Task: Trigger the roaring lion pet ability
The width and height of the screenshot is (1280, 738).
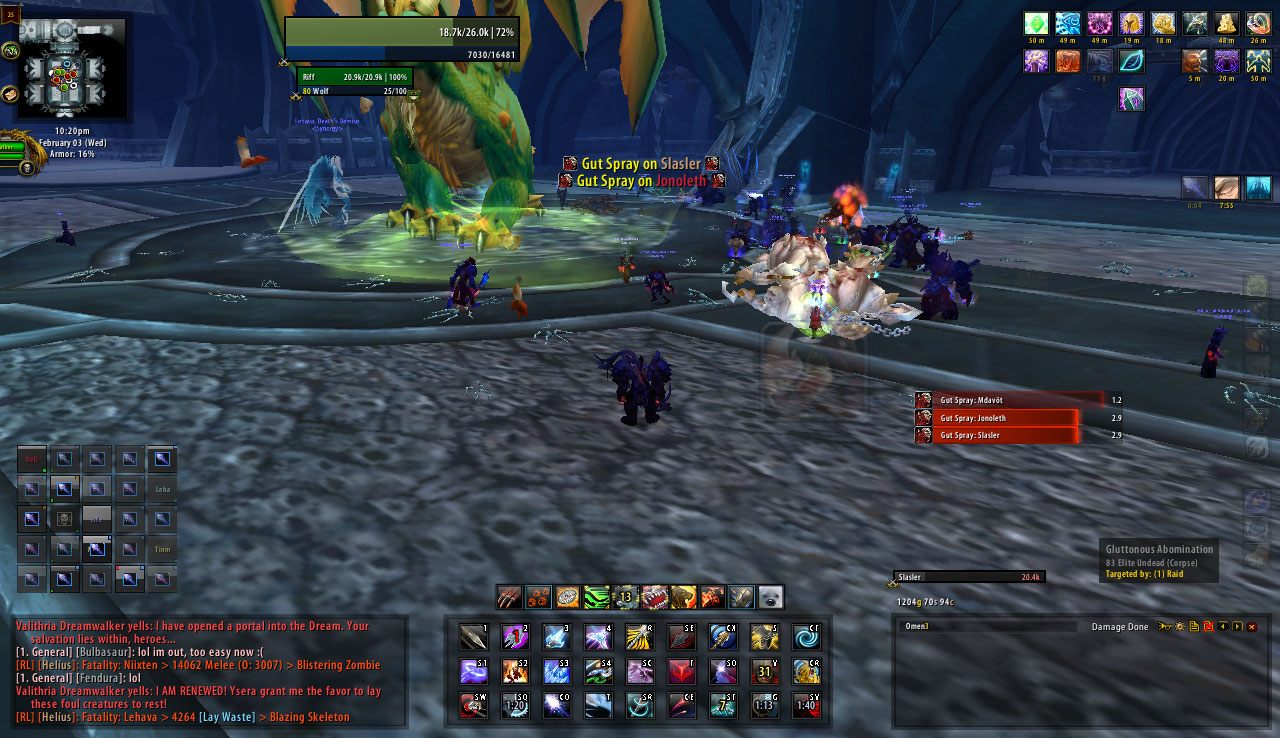Action: pos(683,598)
